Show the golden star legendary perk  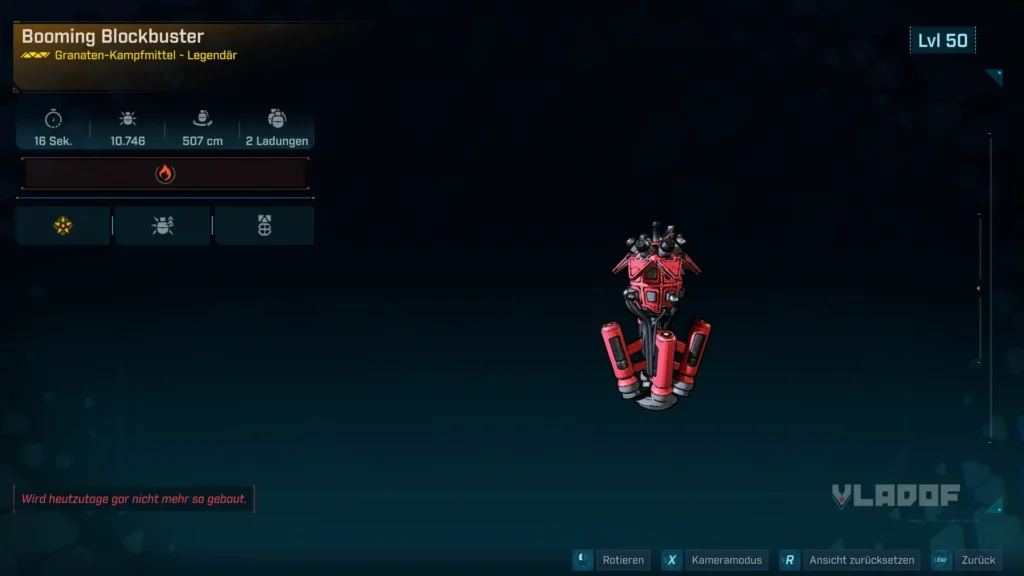pyautogui.click(x=63, y=226)
